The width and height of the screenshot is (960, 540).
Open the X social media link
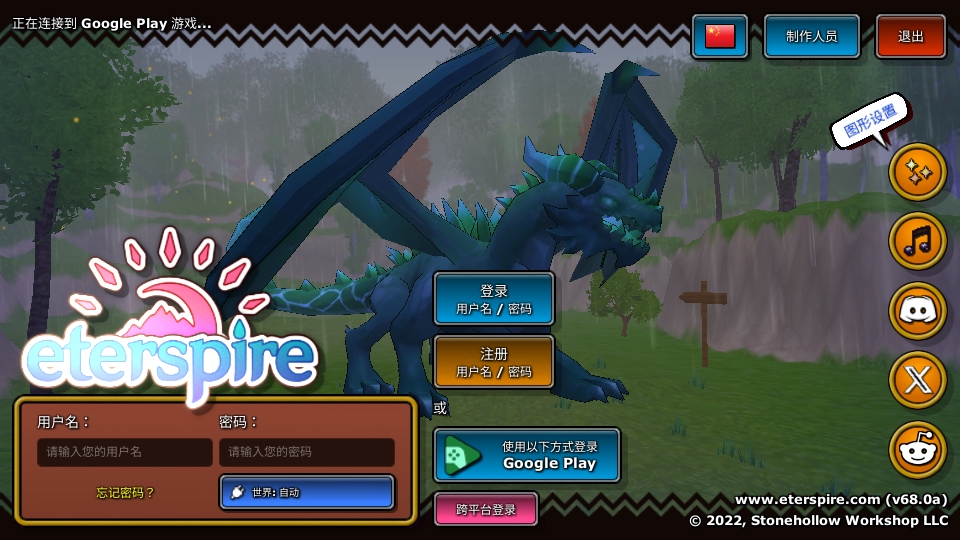917,380
